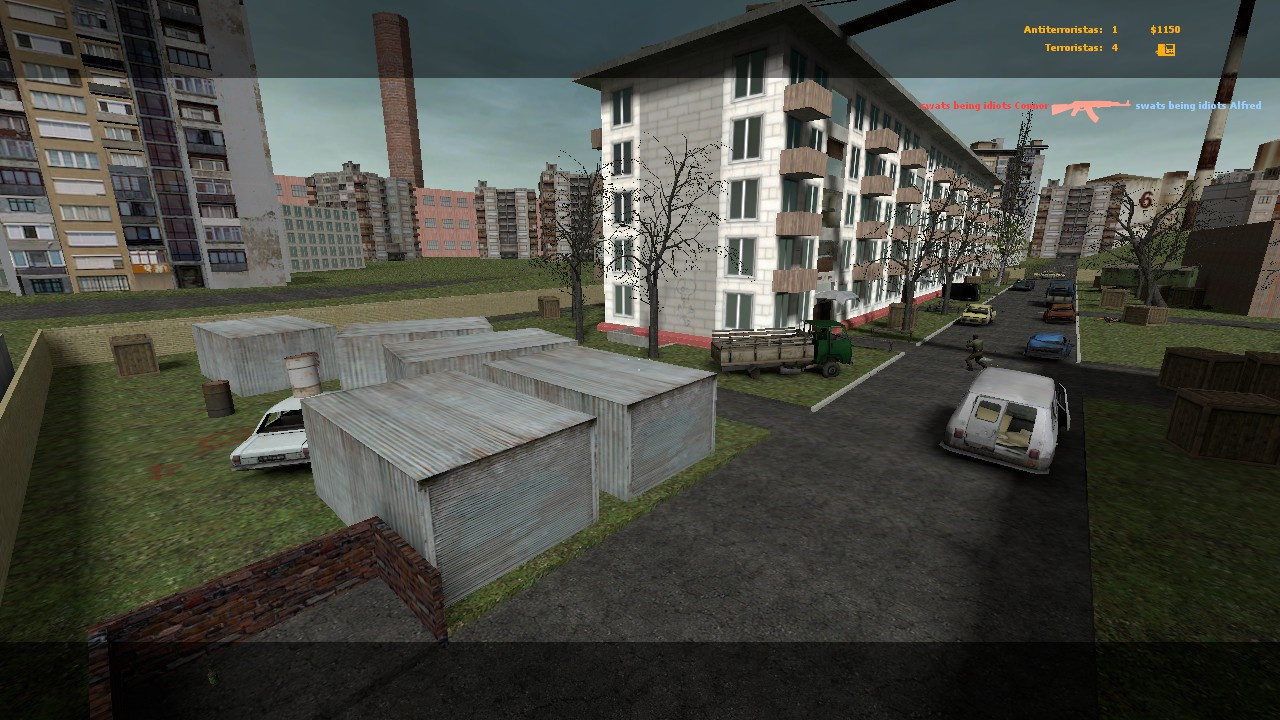Click the killer name swats being idiots Connor

[x=985, y=103]
